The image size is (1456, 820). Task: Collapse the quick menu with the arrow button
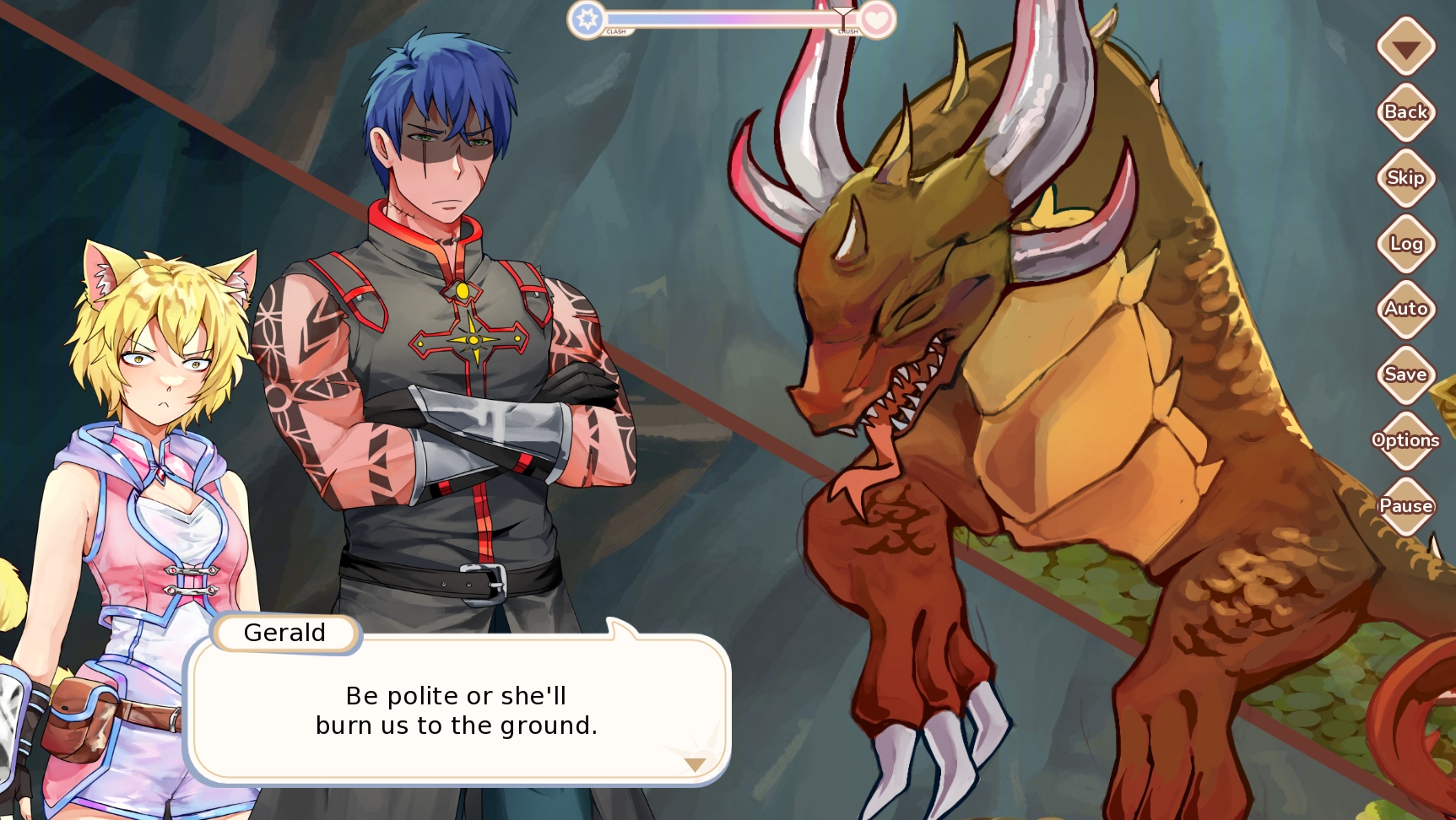1405,47
